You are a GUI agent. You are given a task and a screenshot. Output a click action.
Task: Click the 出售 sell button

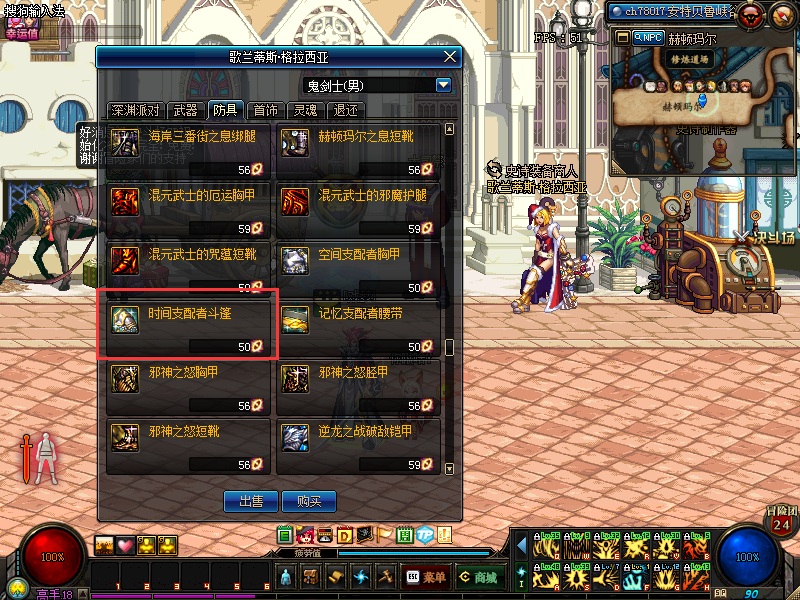[244, 500]
